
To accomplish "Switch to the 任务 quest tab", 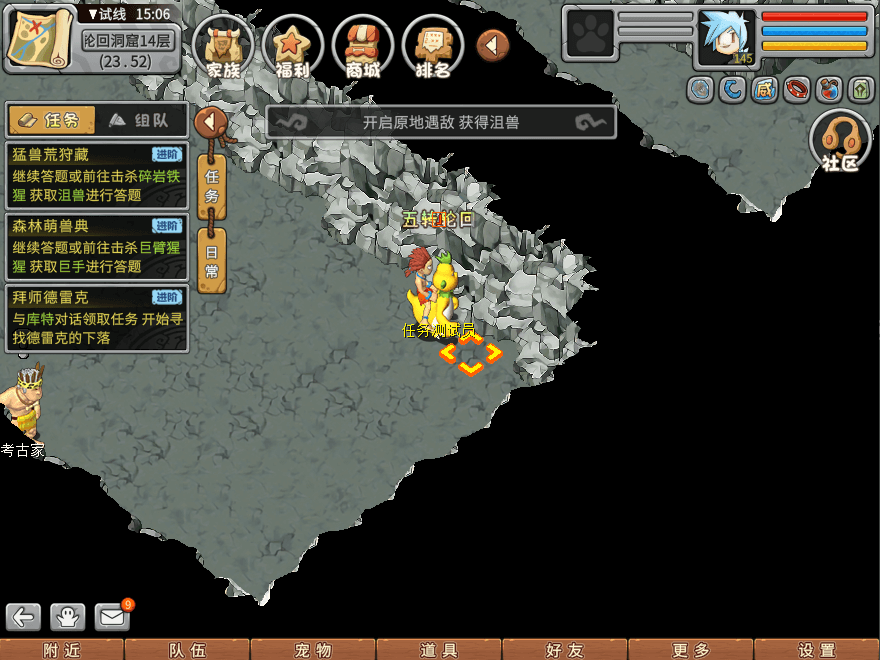I will 52,120.
